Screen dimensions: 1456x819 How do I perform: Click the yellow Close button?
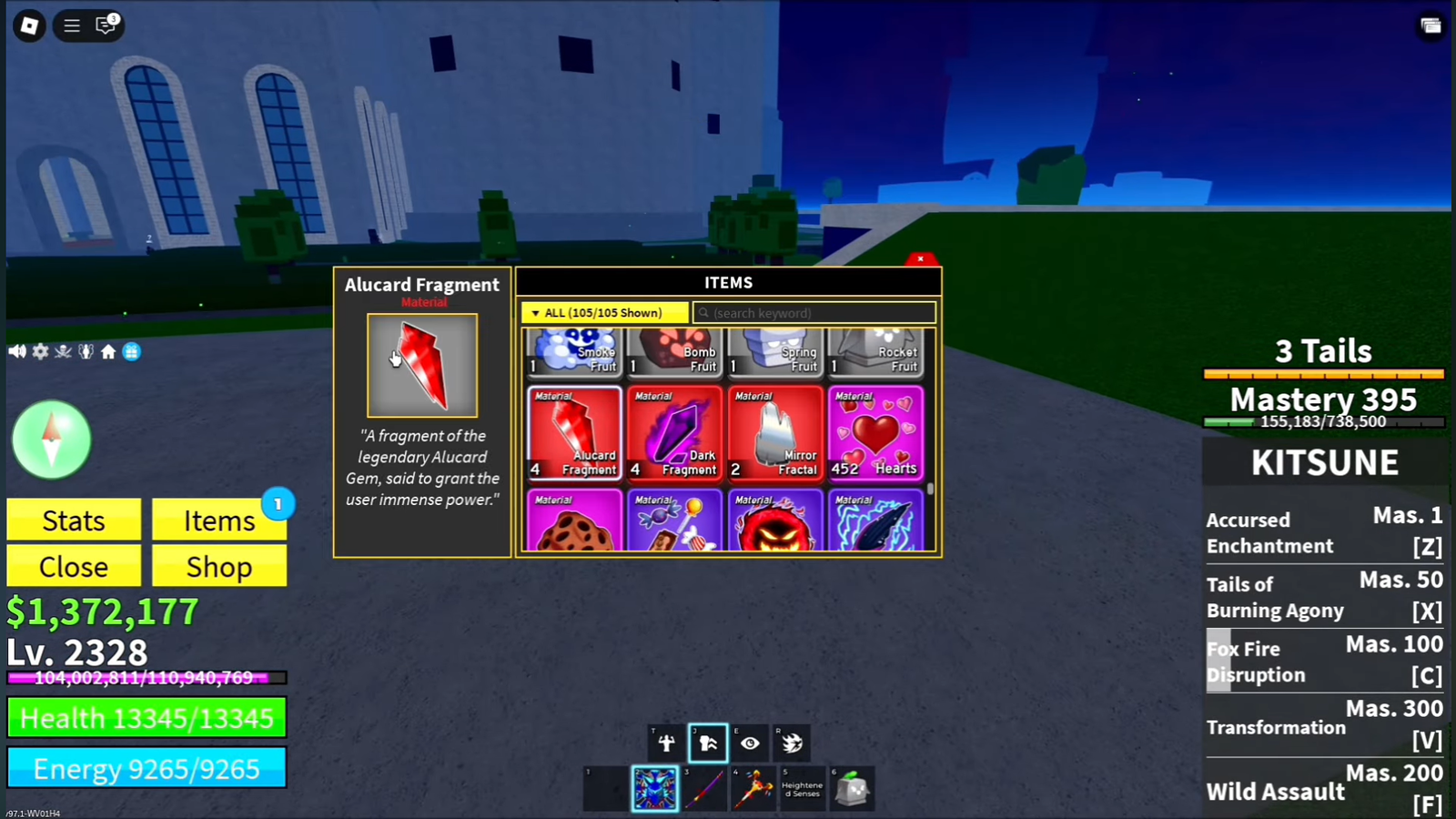(x=74, y=567)
